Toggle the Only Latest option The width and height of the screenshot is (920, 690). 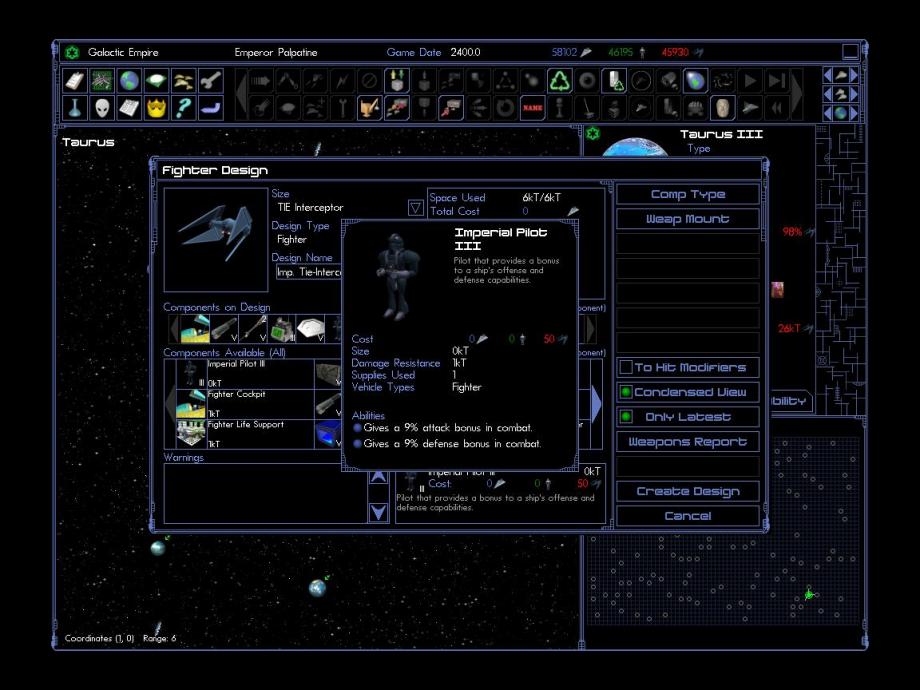(x=626, y=417)
